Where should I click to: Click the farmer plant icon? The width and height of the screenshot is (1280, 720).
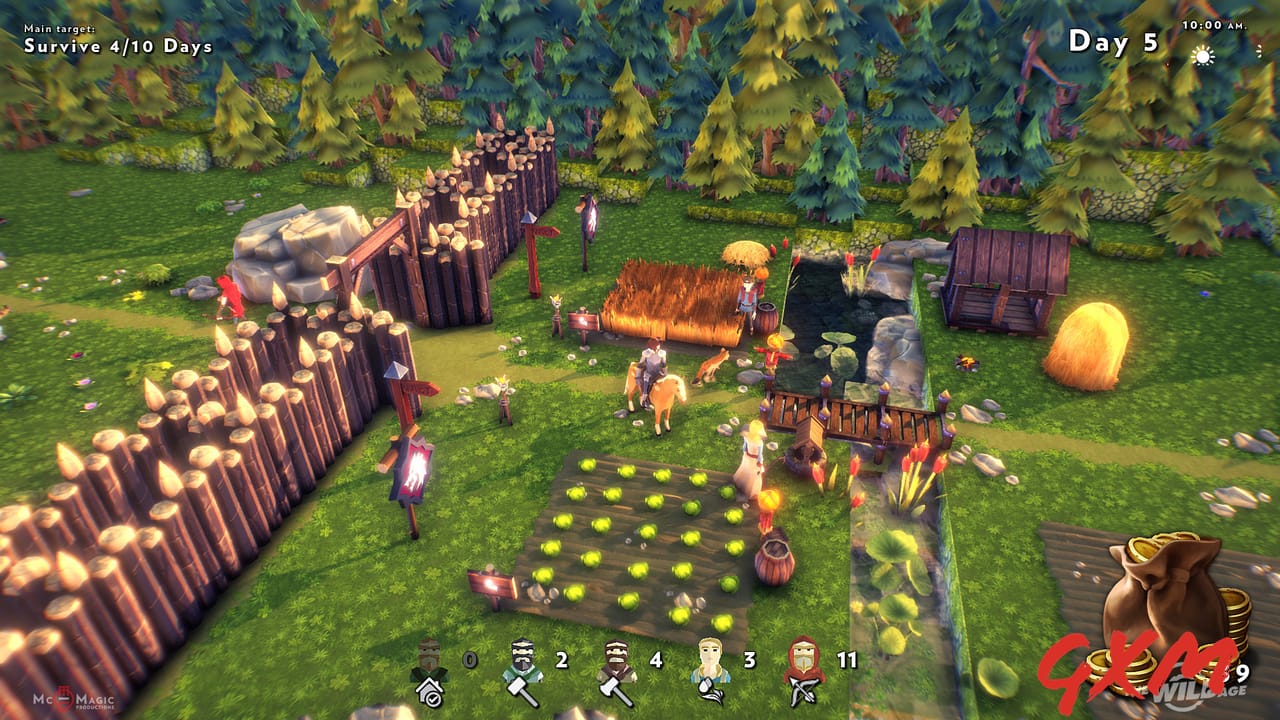[x=711, y=688]
